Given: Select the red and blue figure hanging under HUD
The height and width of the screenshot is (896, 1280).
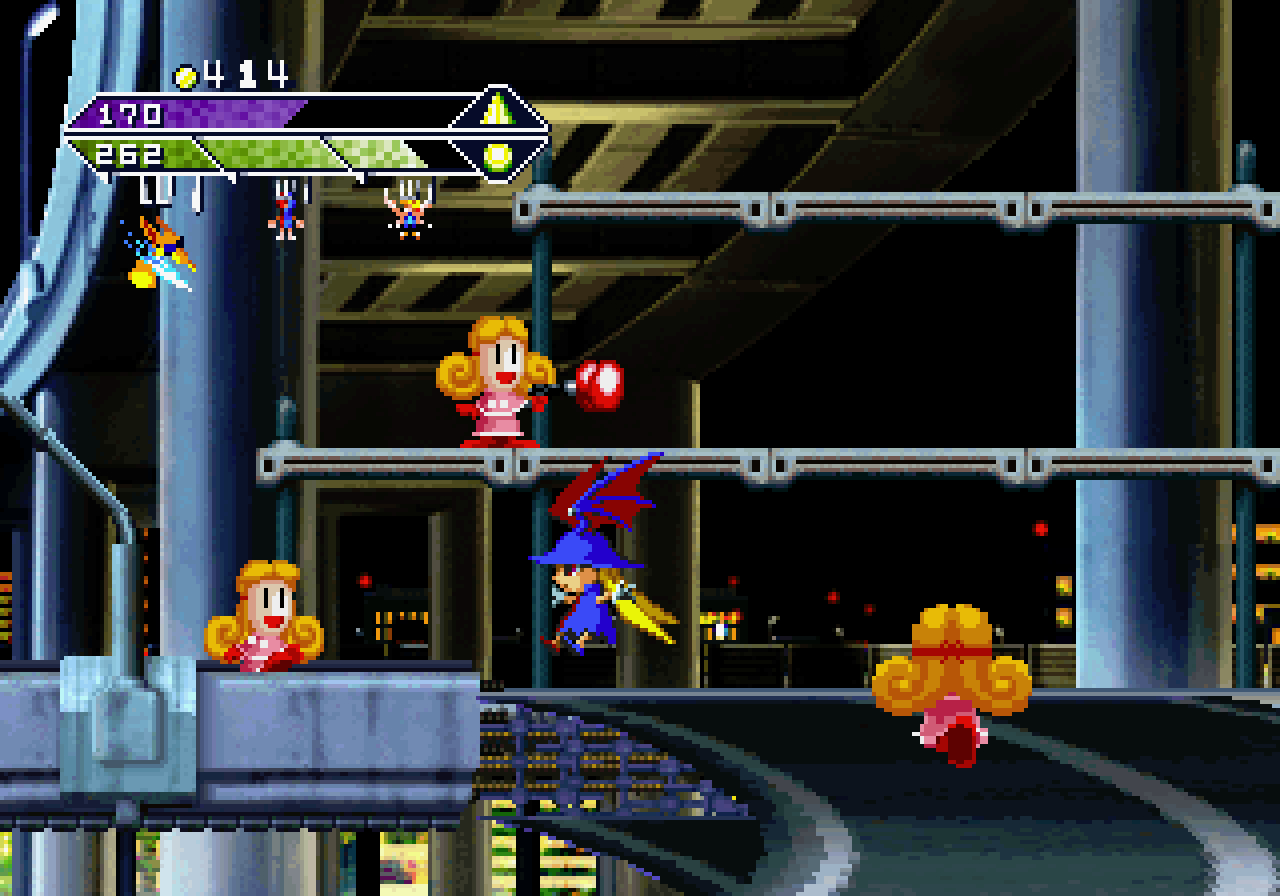Looking at the screenshot, I should pyautogui.click(x=286, y=214).
